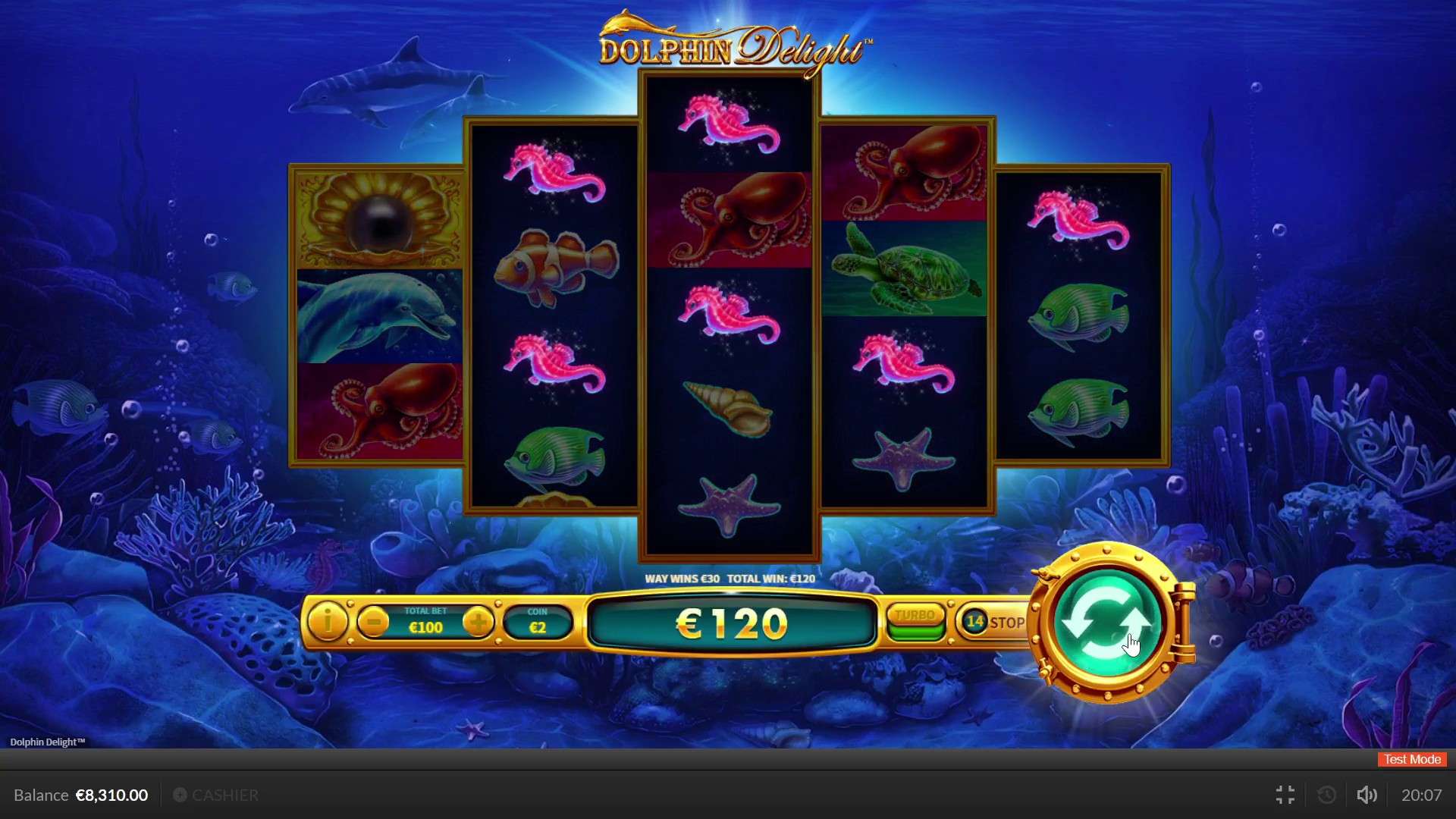Open the Total Bet selector
Viewport: 1456px width, 819px height.
tap(426, 622)
